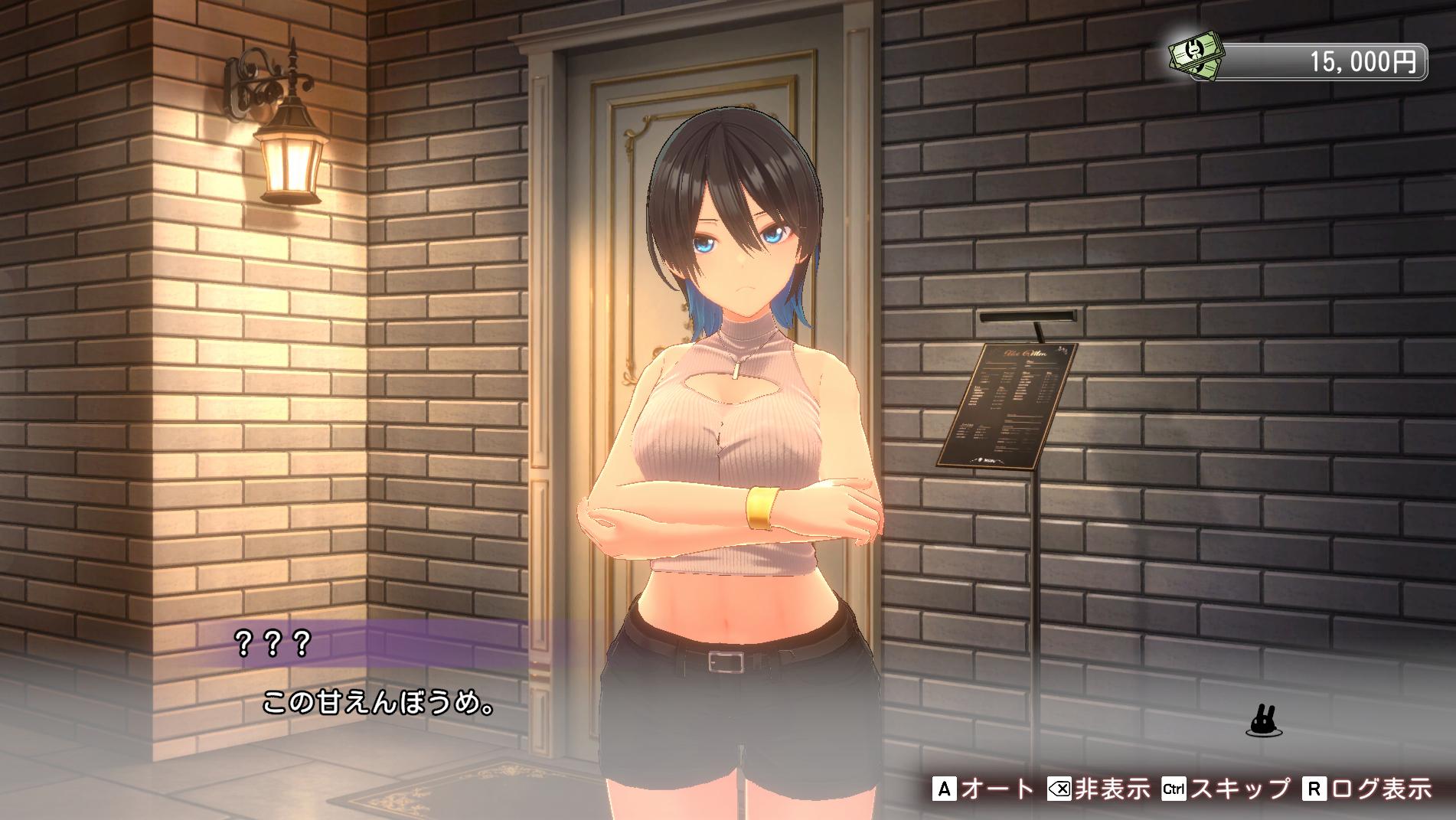
Task: Activate スキップ to skip dialogue
Action: (1225, 789)
